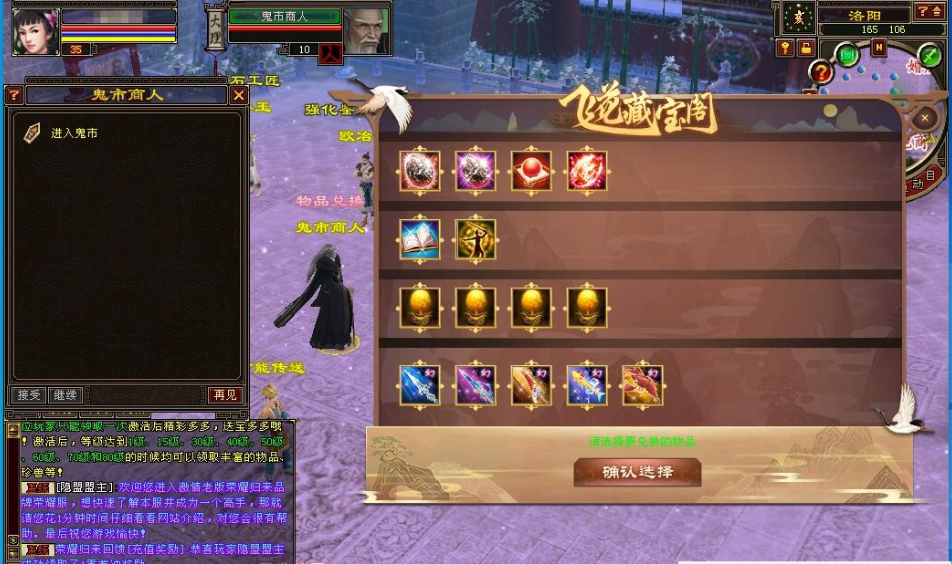Image resolution: width=952 pixels, height=564 pixels.
Task: Pick the red orb on tray item
Action: coord(531,171)
